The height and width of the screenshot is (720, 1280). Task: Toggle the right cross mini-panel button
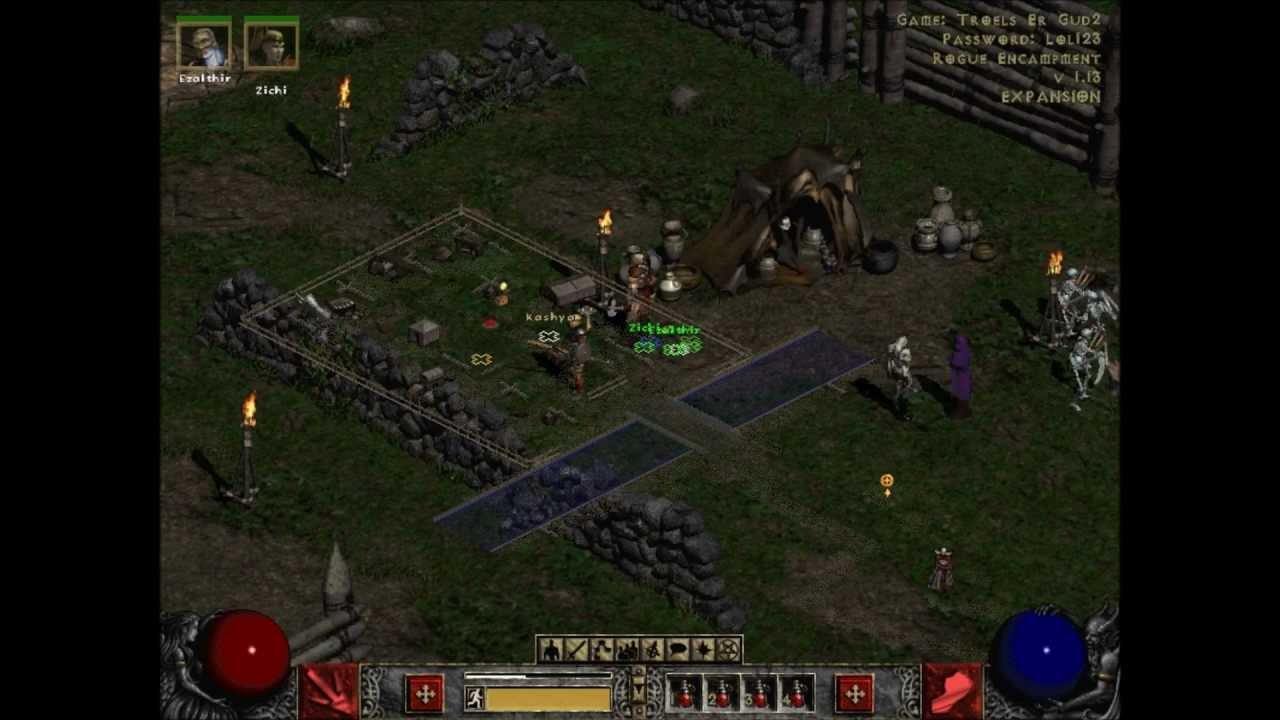(x=855, y=693)
